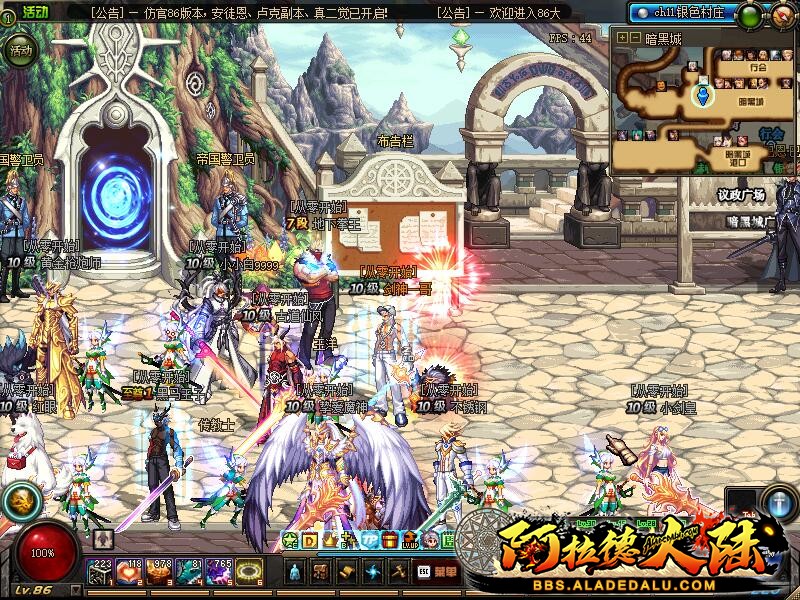Screen dimensions: 800x600
Task: Open the treasure chest icon above the menu bar
Action: pyautogui.click(x=390, y=540)
